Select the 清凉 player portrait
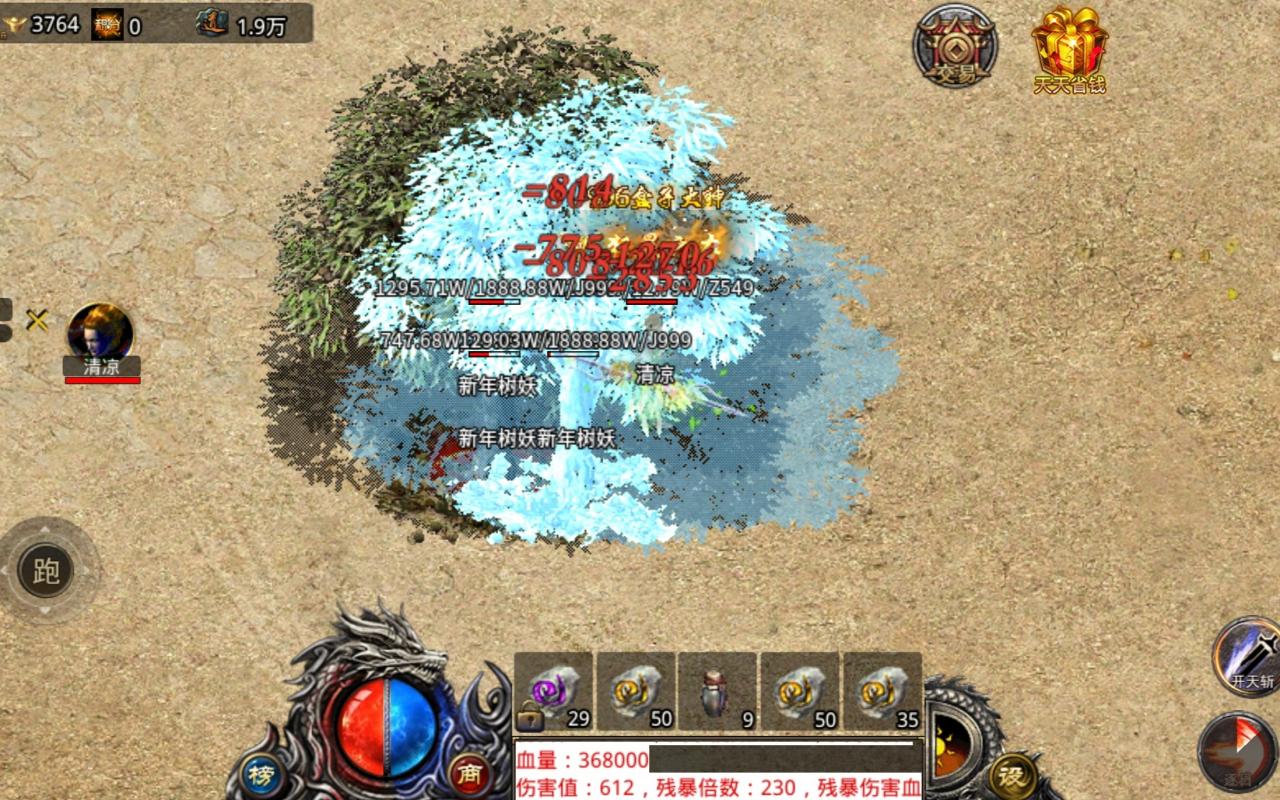1280x800 pixels. 100,333
